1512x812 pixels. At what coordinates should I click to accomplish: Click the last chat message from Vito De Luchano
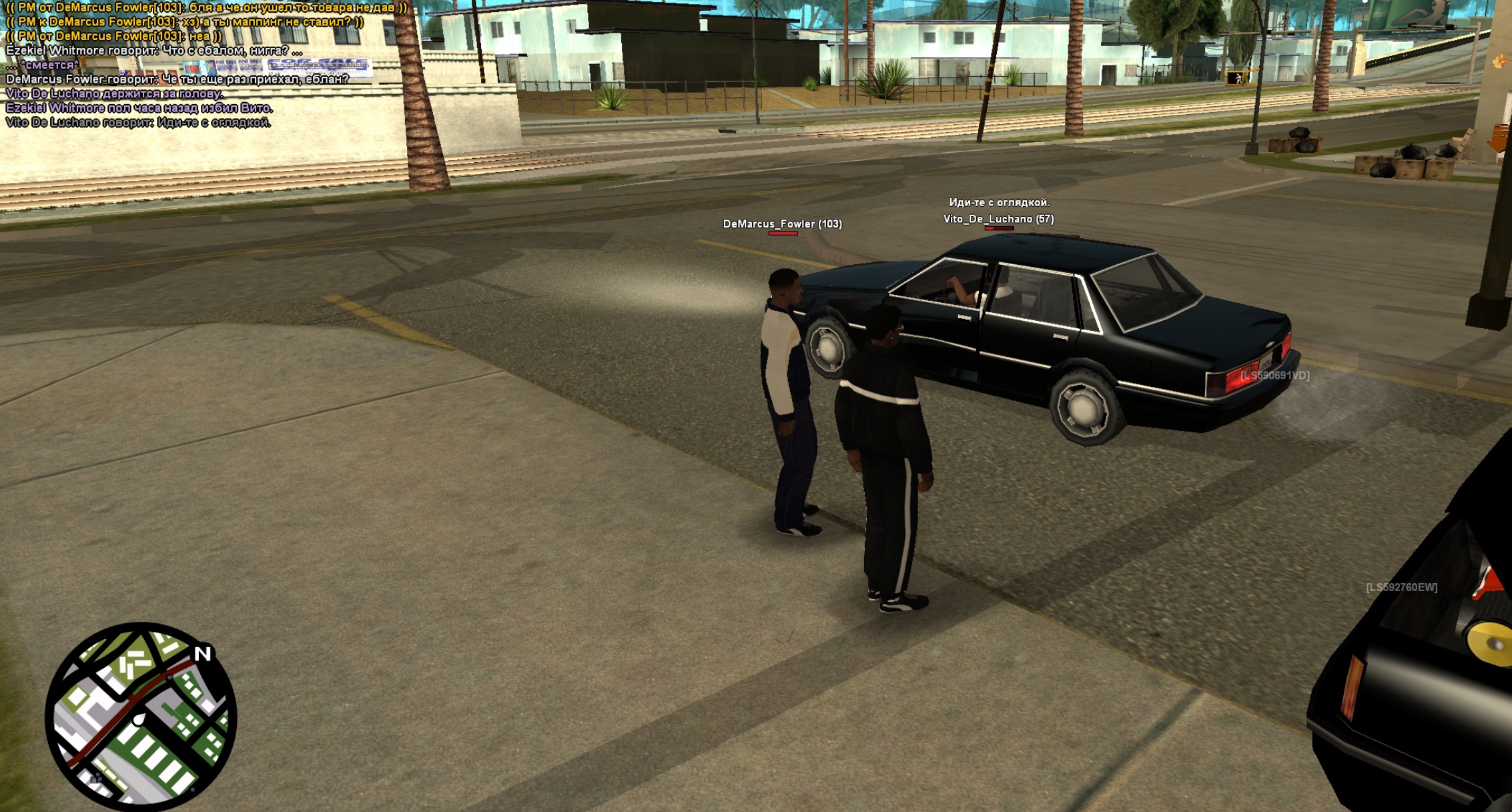pos(138,123)
